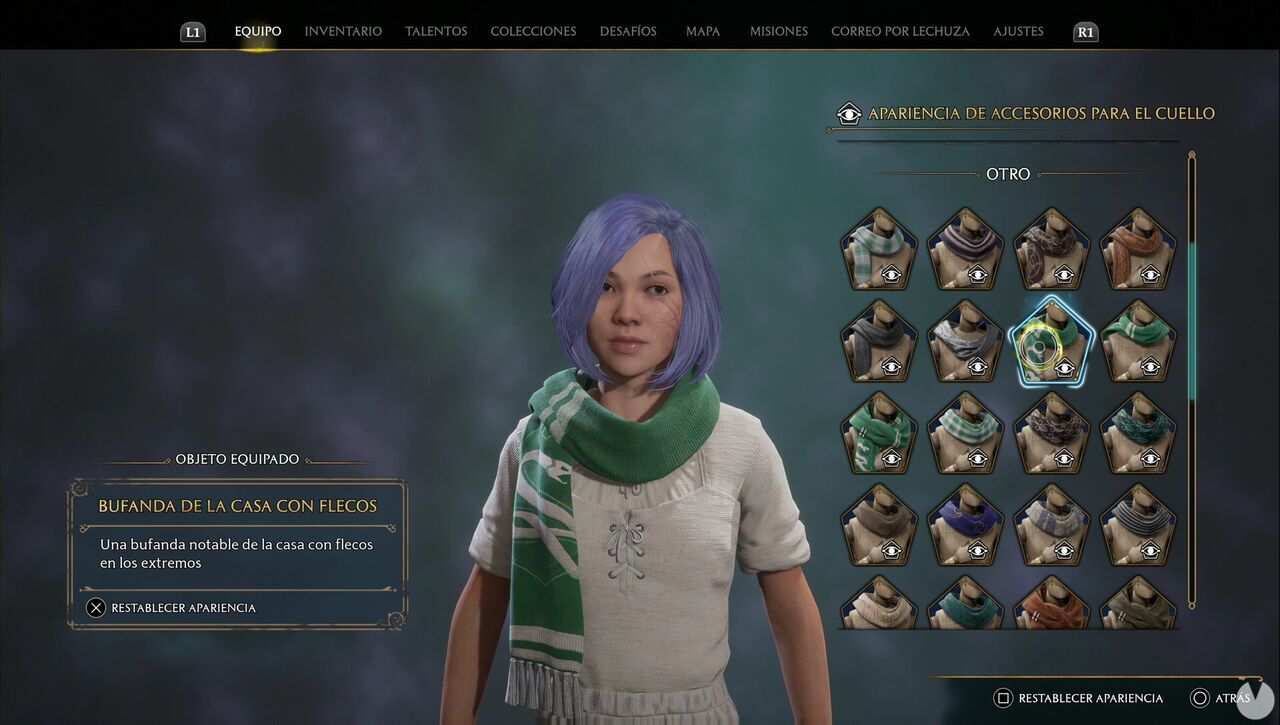Open the neck accessory appearance header icon
Viewport: 1280px width, 725px height.
(x=848, y=114)
